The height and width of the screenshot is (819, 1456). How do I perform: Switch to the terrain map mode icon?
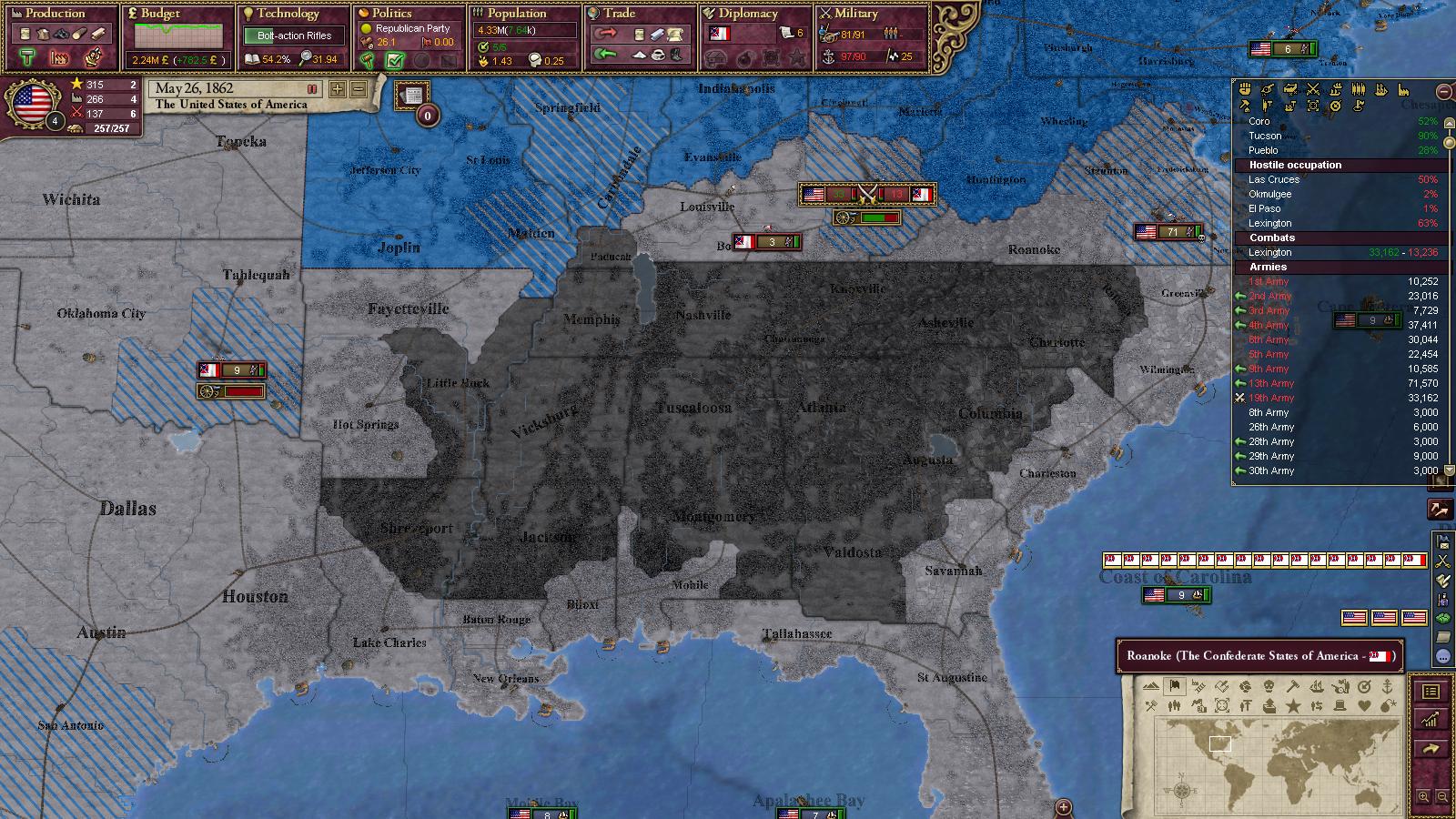pos(1150,687)
